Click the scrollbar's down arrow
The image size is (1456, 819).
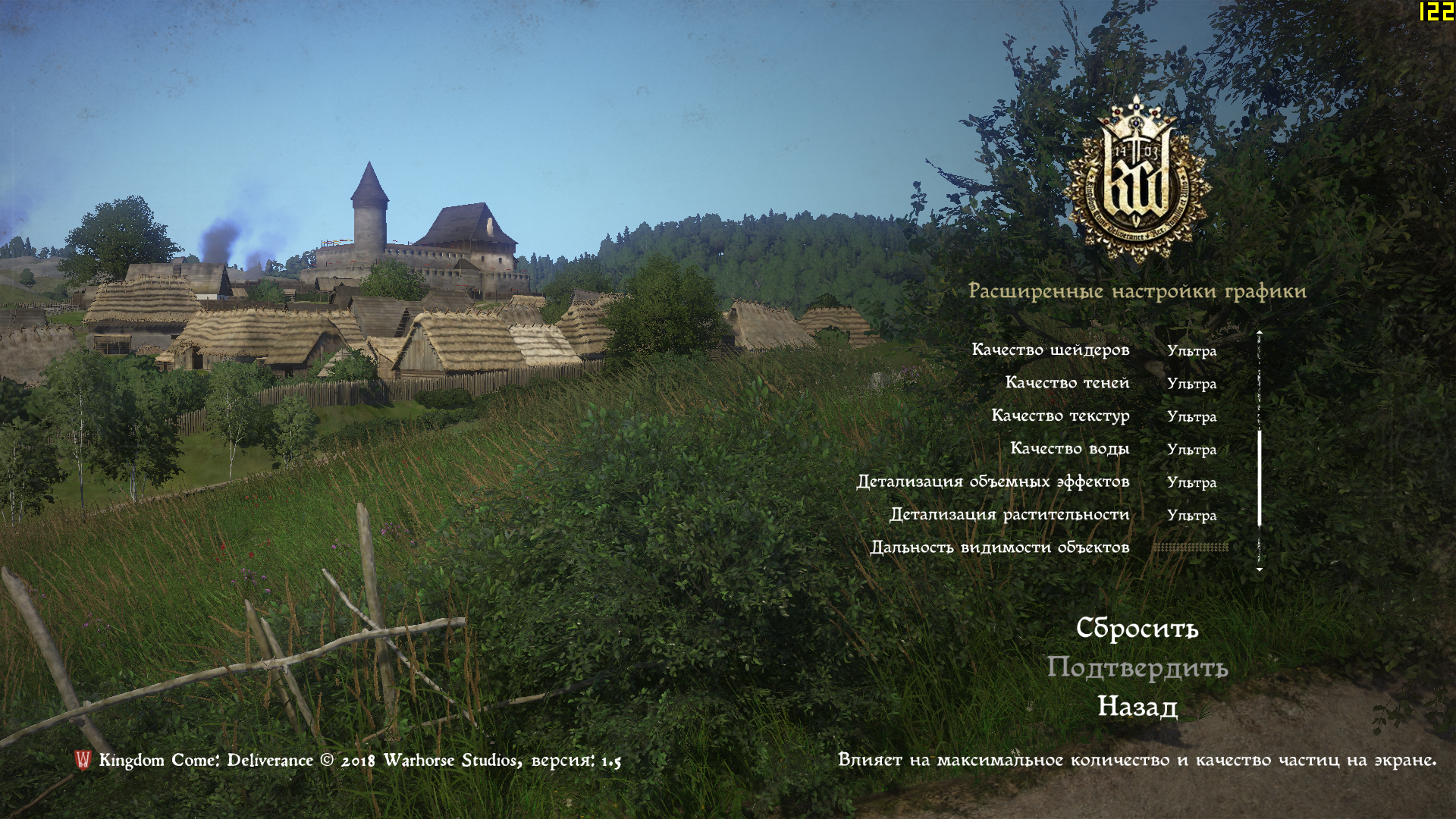tap(1260, 570)
